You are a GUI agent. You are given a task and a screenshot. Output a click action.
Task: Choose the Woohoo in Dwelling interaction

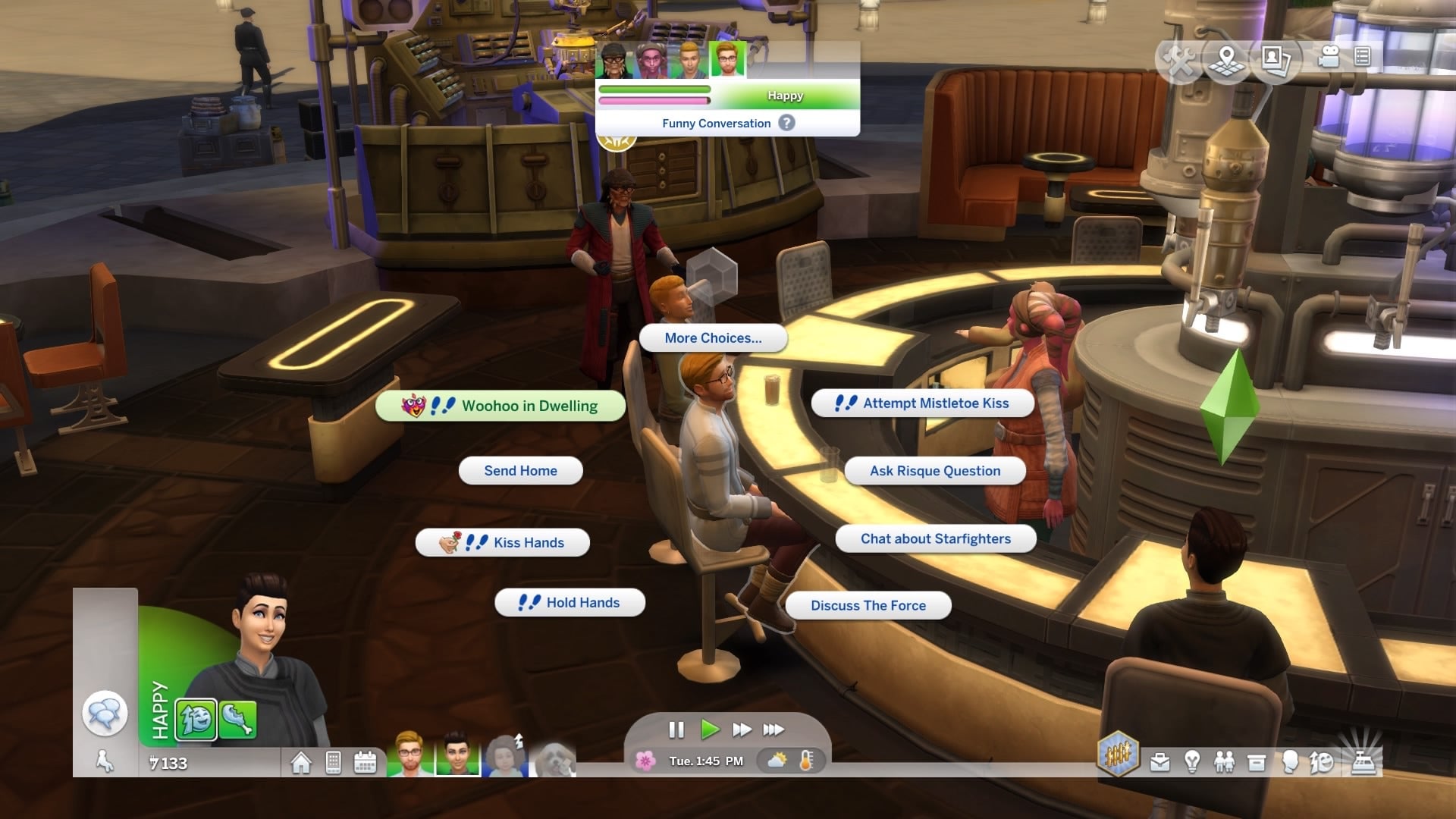pyautogui.click(x=500, y=406)
